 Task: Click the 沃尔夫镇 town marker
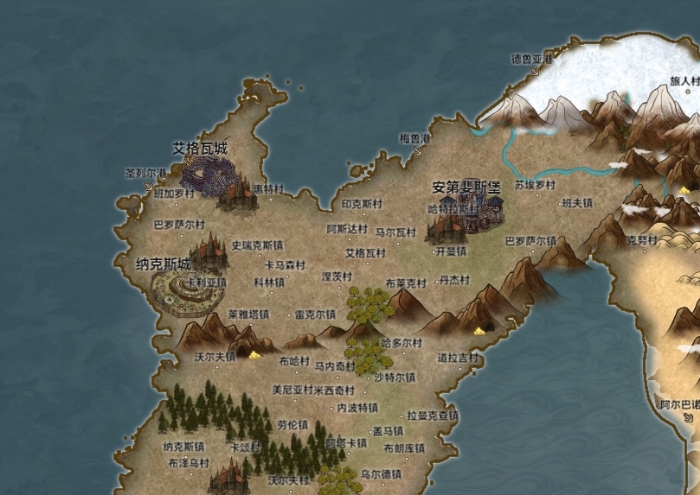click(215, 355)
